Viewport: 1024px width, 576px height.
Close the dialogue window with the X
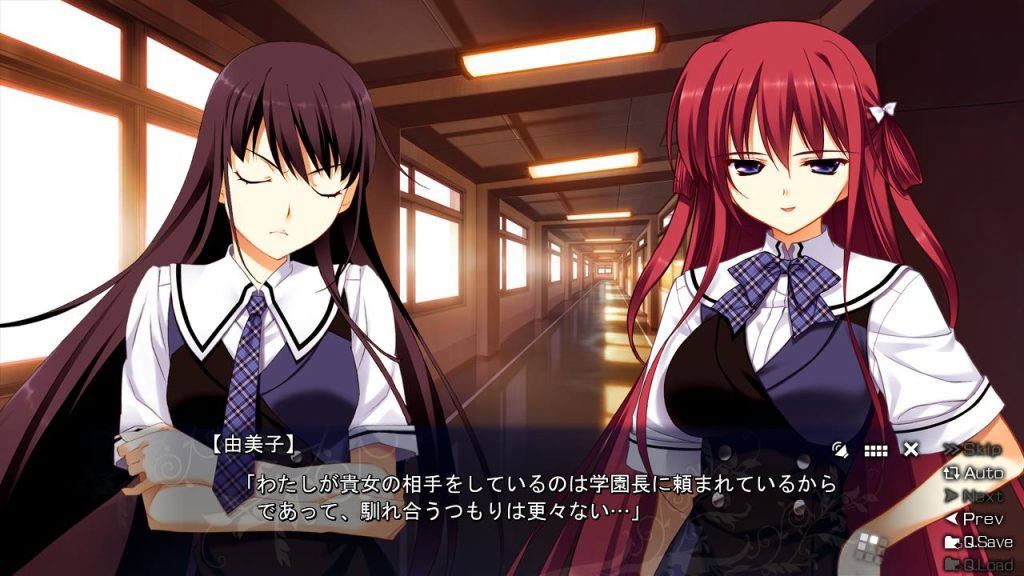click(911, 449)
